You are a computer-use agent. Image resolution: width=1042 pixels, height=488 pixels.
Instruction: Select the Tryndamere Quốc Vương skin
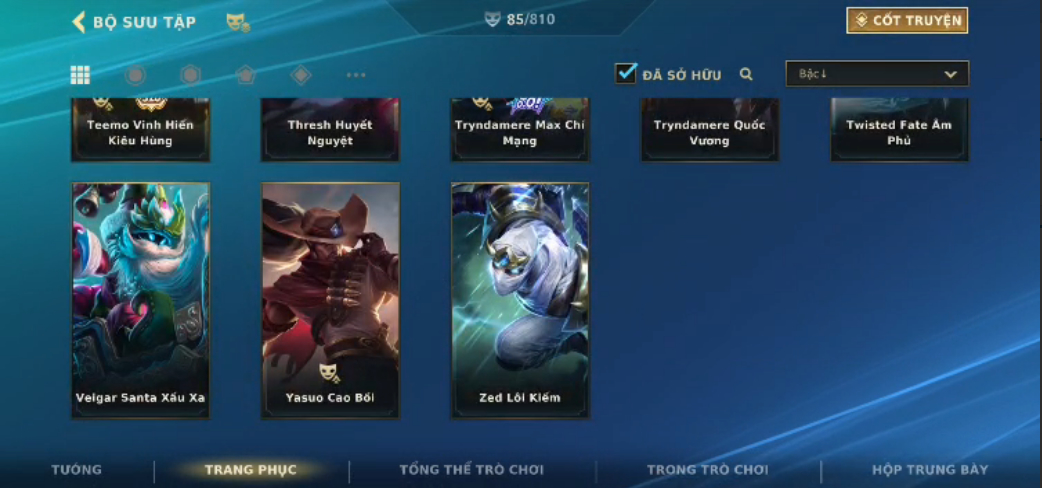709,131
